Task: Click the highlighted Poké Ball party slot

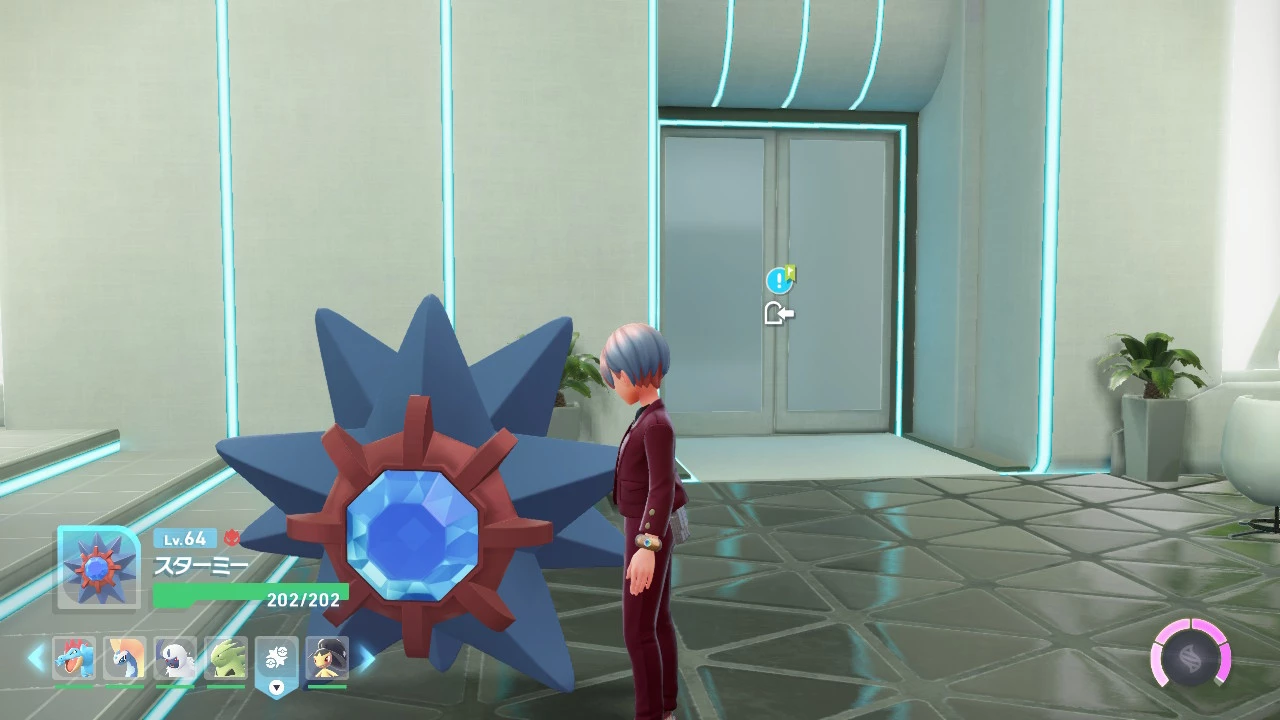Action: pyautogui.click(x=277, y=658)
